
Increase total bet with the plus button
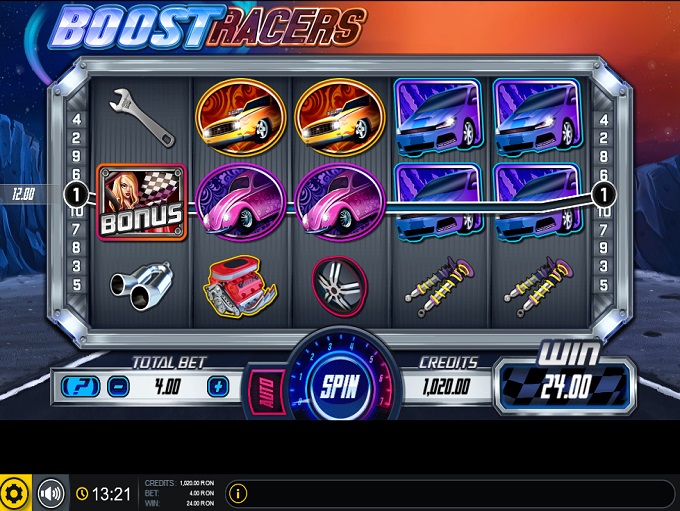click(x=219, y=386)
